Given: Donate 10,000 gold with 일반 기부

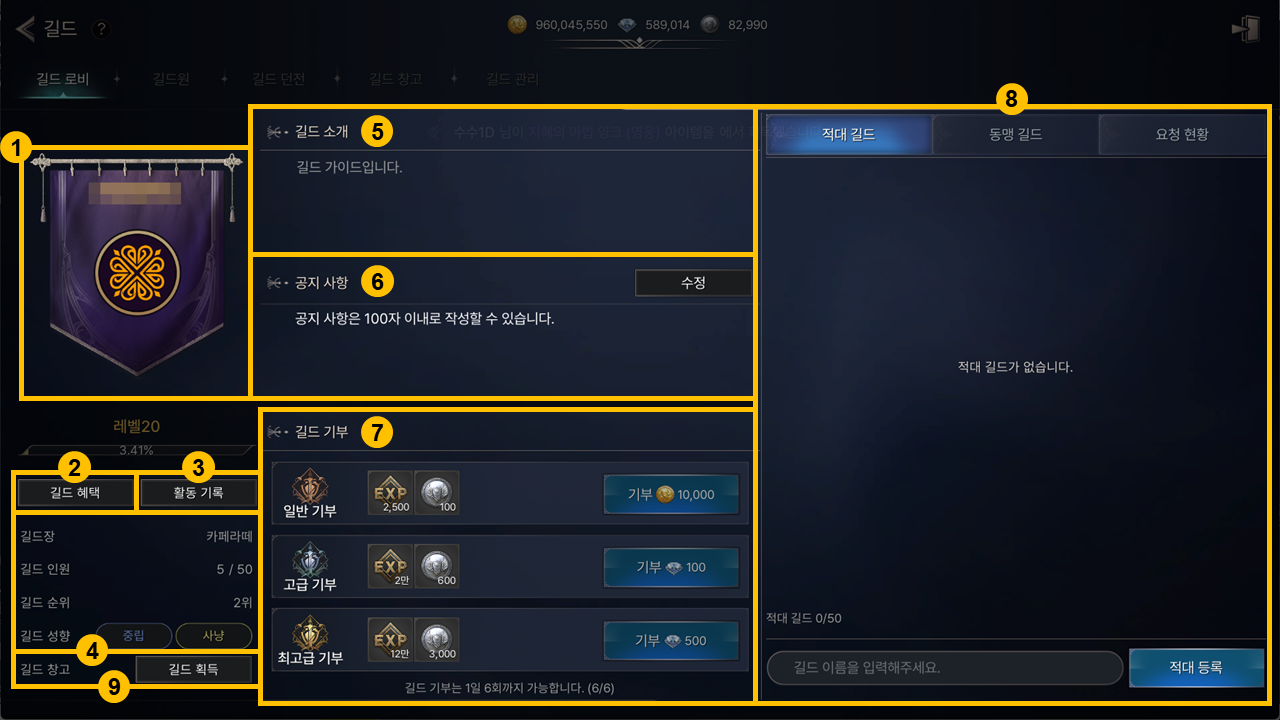Looking at the screenshot, I should pyautogui.click(x=671, y=495).
